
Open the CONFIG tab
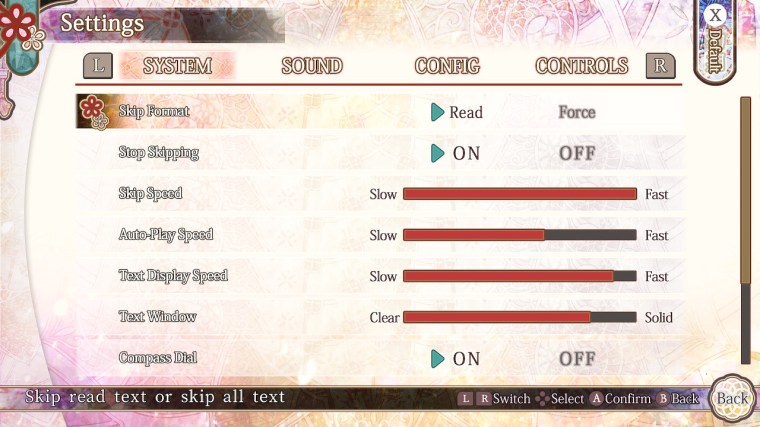pos(447,67)
